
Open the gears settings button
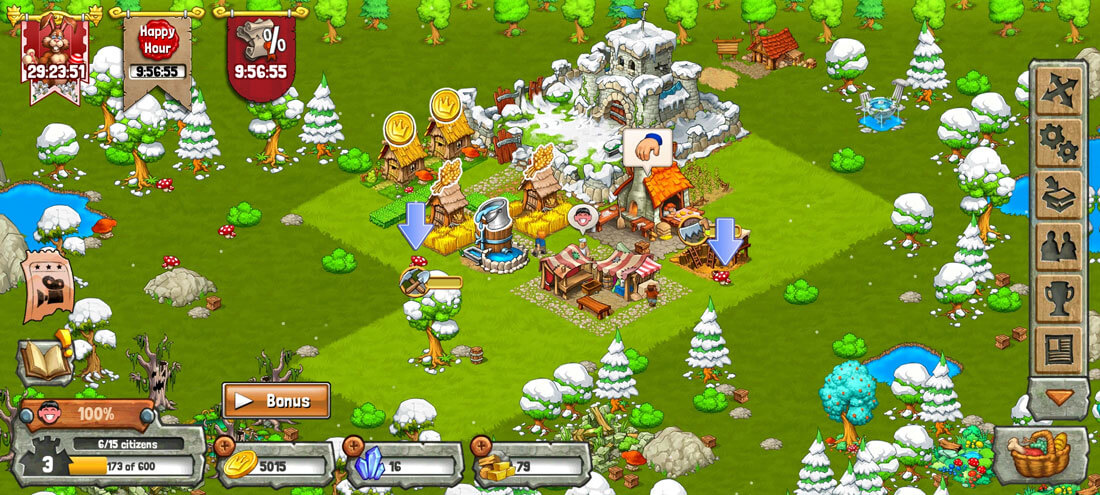coord(1058,143)
